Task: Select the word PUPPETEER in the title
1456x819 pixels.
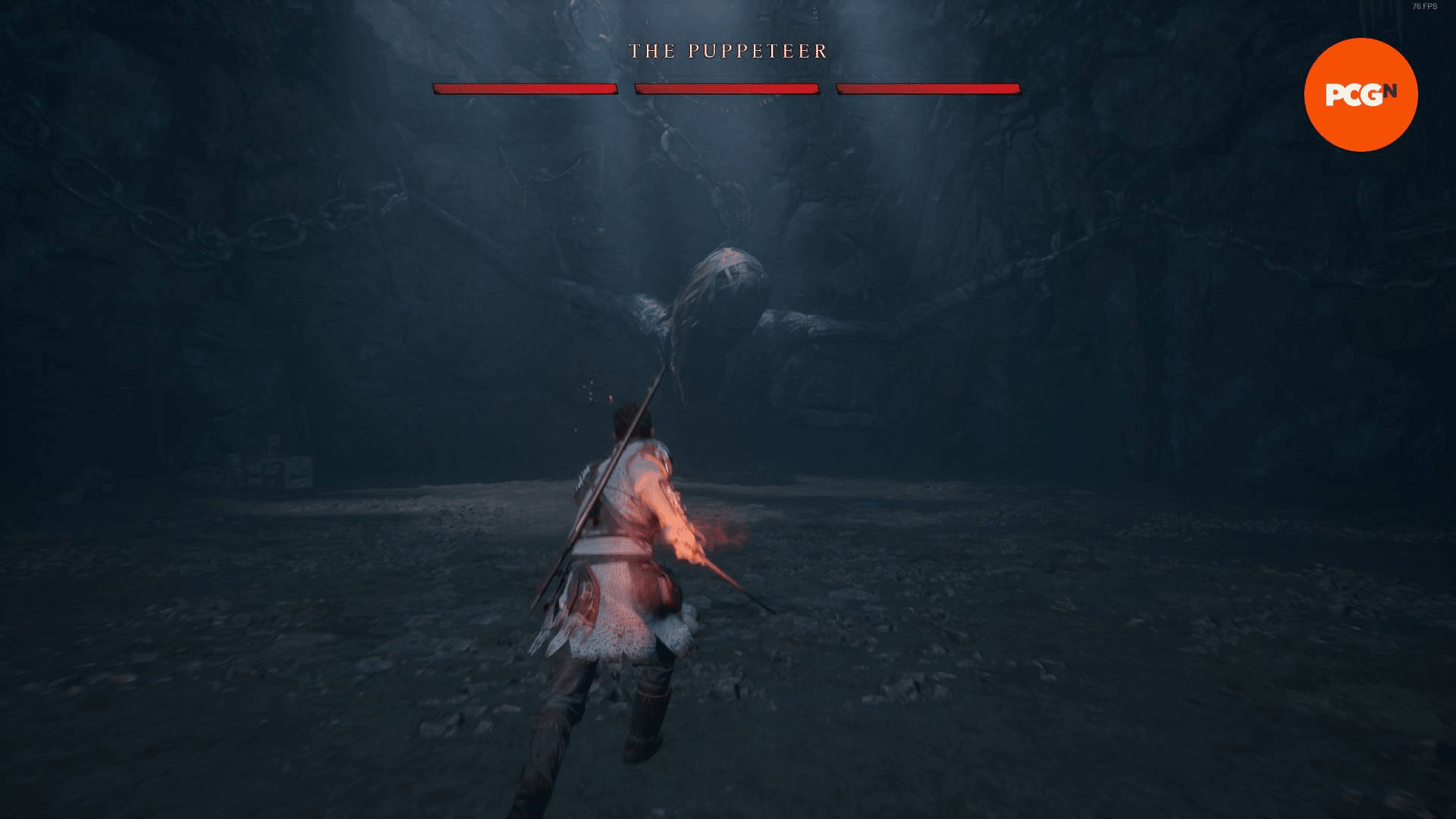Action: point(758,52)
